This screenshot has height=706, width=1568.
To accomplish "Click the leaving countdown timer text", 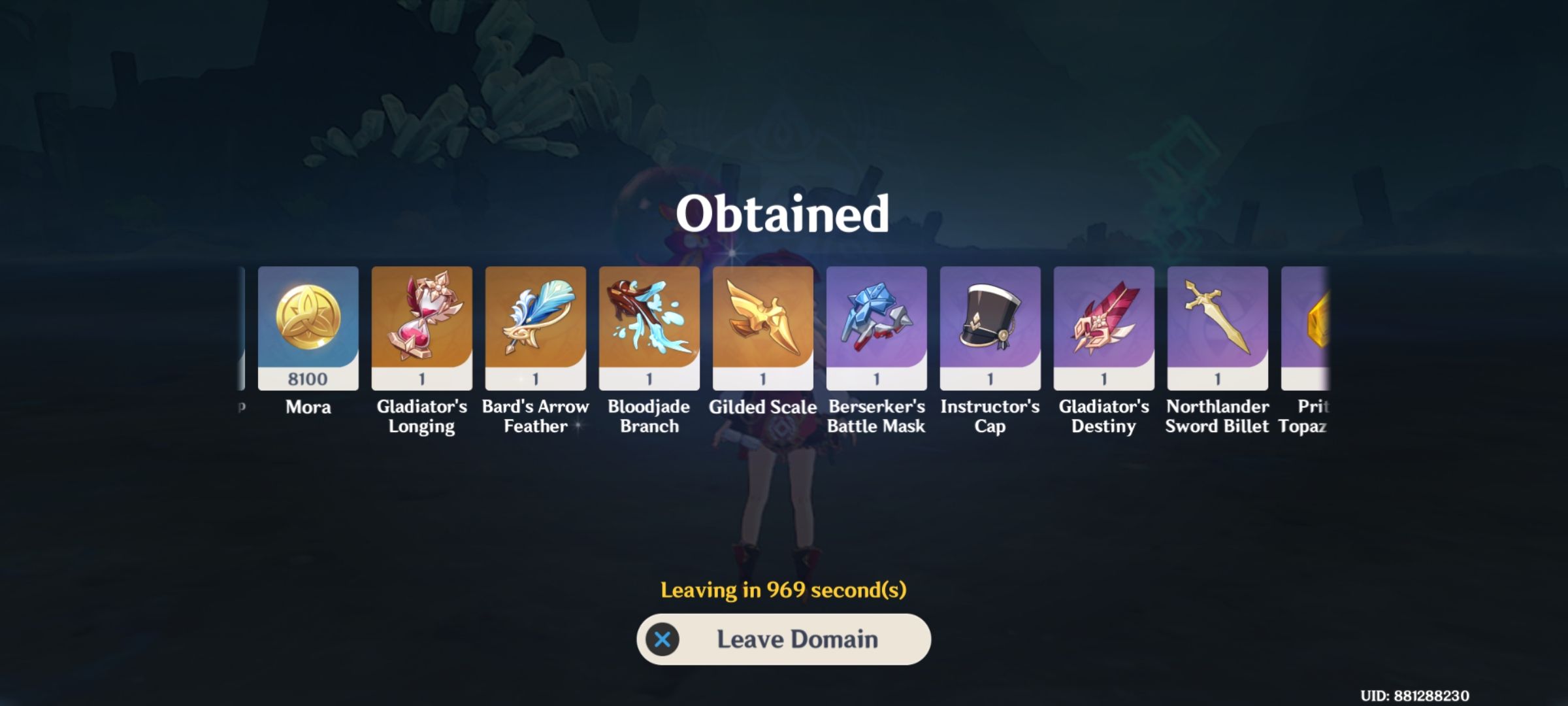I will pos(783,591).
